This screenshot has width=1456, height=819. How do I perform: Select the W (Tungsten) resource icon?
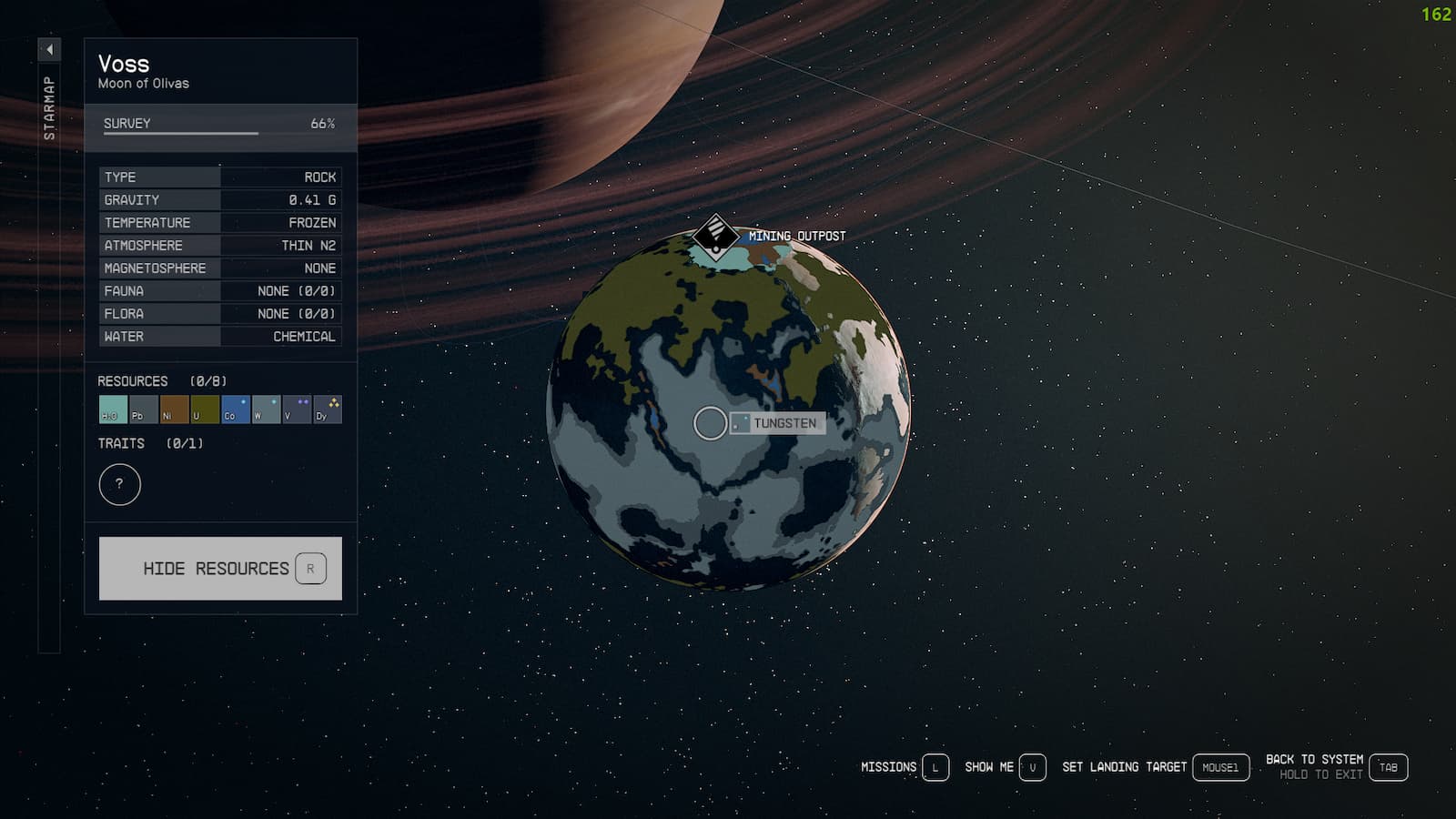click(266, 409)
